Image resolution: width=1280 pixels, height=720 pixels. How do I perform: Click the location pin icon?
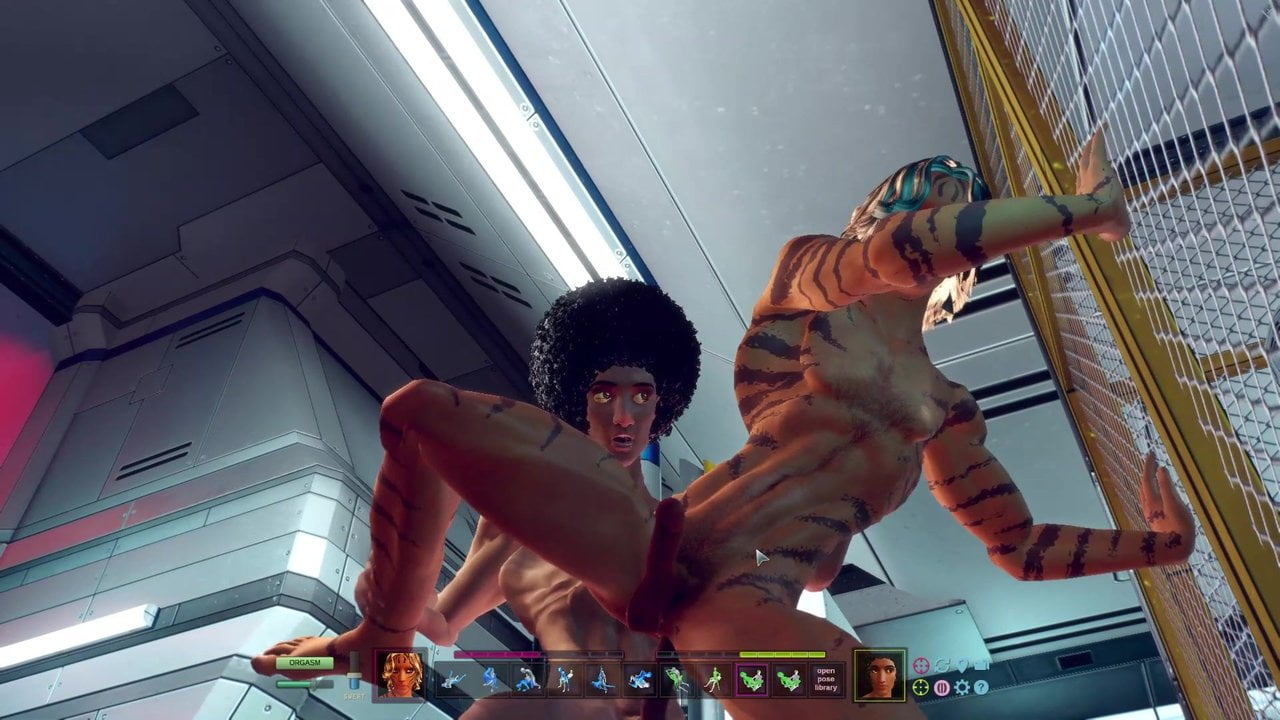pyautogui.click(x=961, y=666)
